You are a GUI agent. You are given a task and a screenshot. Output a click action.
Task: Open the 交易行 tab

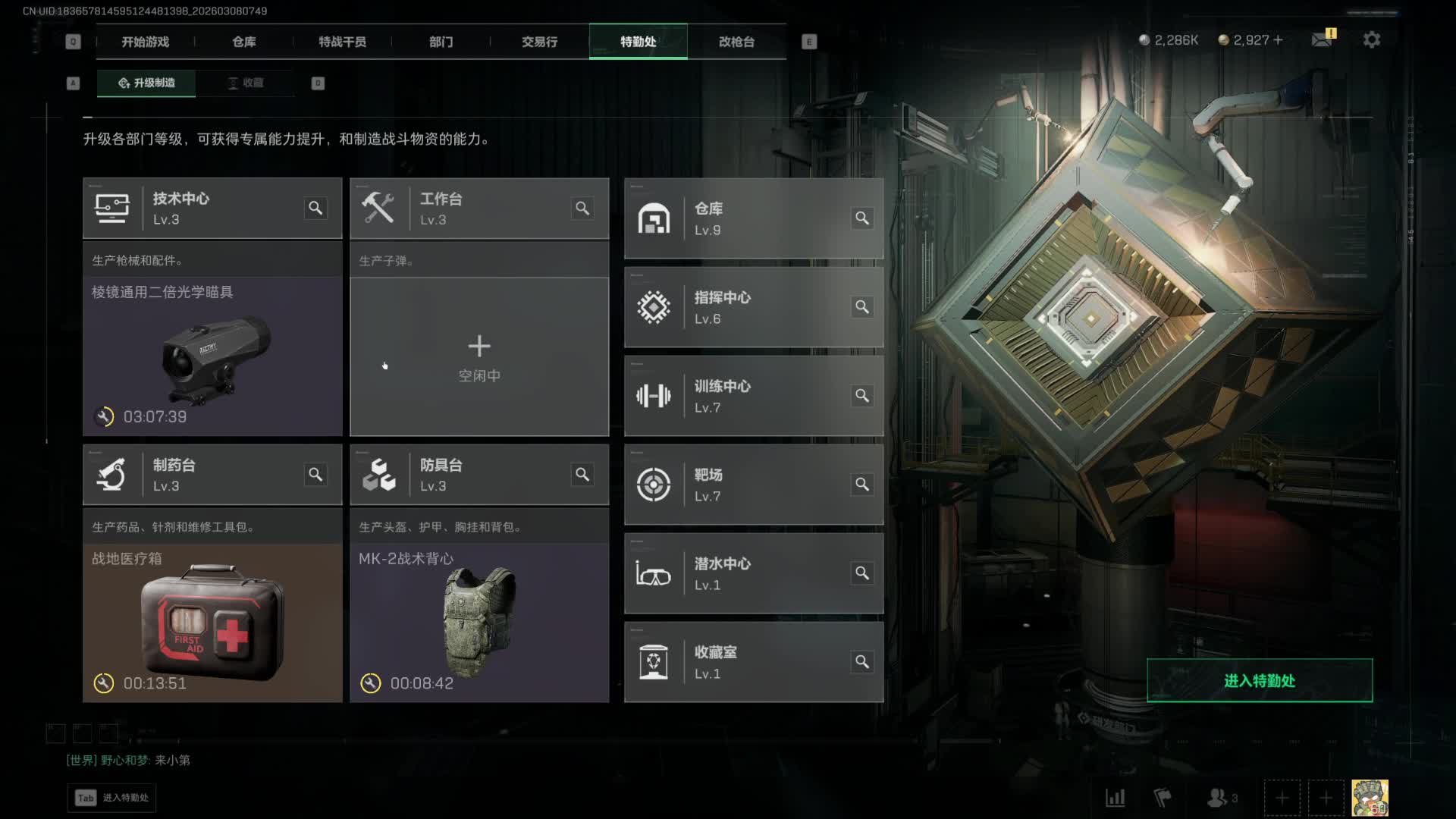[539, 42]
